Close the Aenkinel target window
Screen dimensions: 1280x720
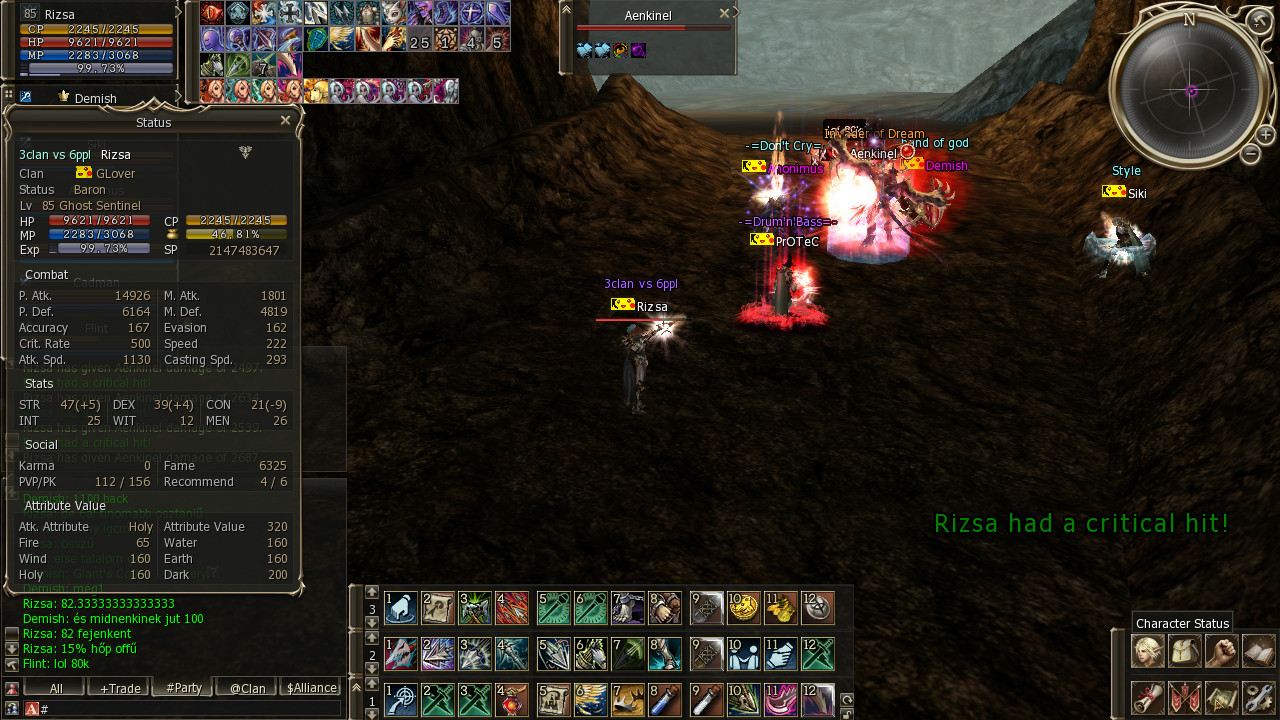[724, 14]
